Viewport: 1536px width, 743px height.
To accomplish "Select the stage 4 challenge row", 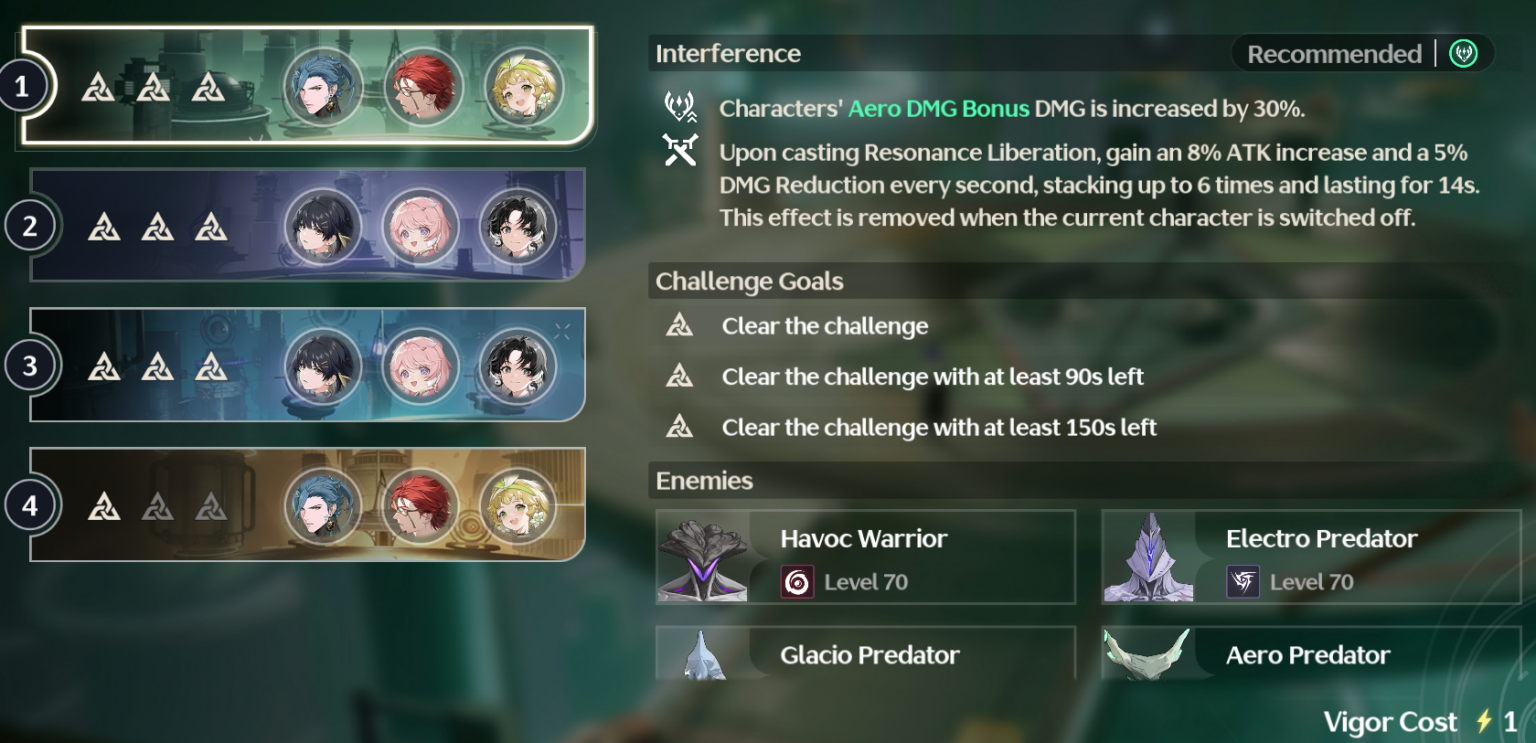I will [x=300, y=506].
